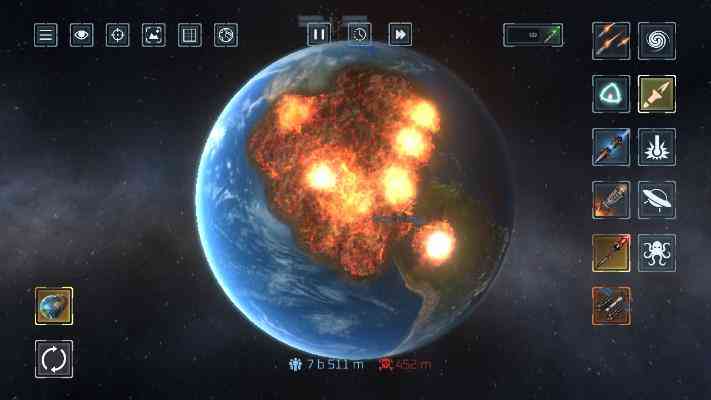711x400 pixels.
Task: Toggle the eye visibility button
Action: point(81,35)
